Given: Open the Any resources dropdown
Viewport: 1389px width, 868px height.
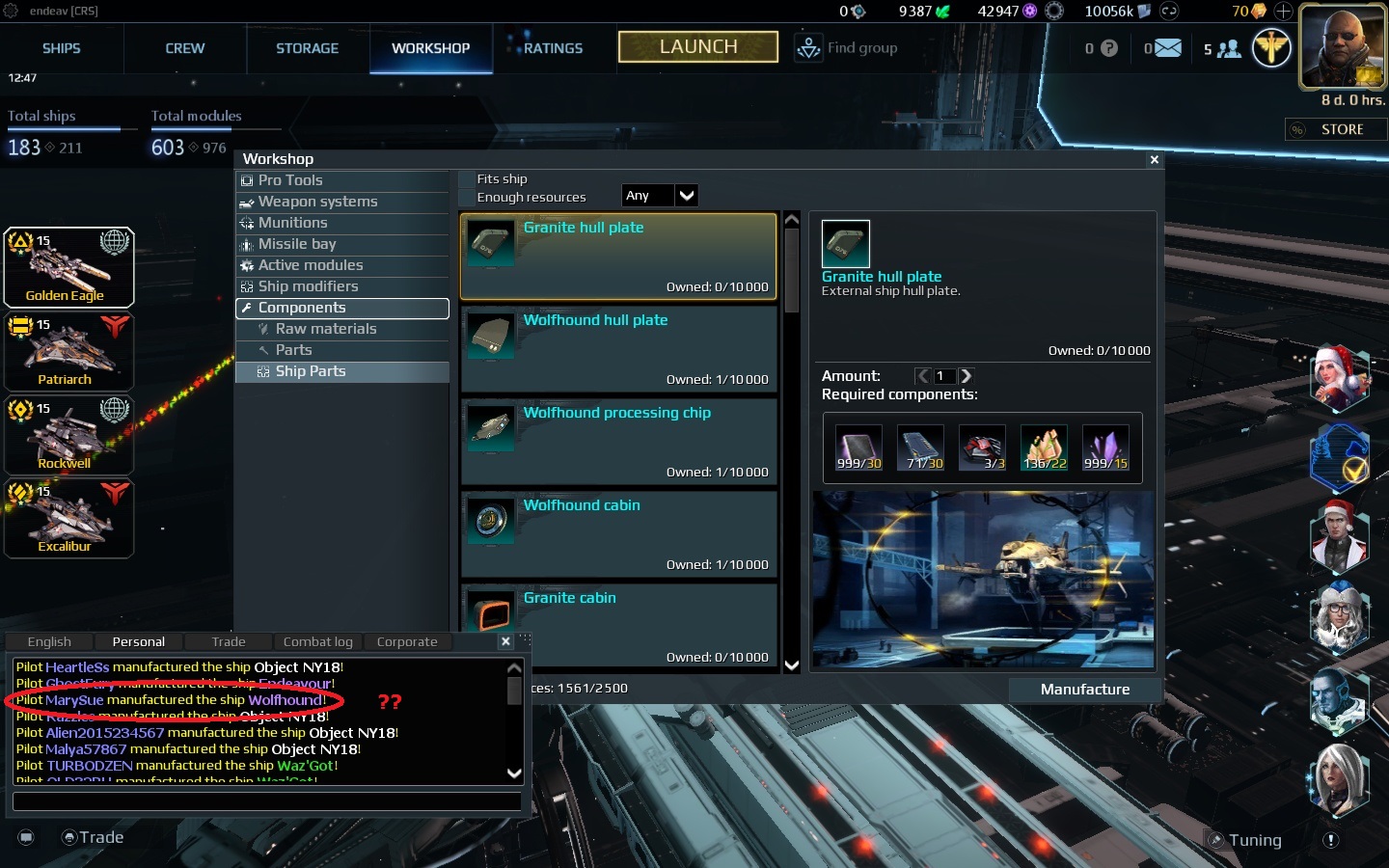Looking at the screenshot, I should 660,195.
